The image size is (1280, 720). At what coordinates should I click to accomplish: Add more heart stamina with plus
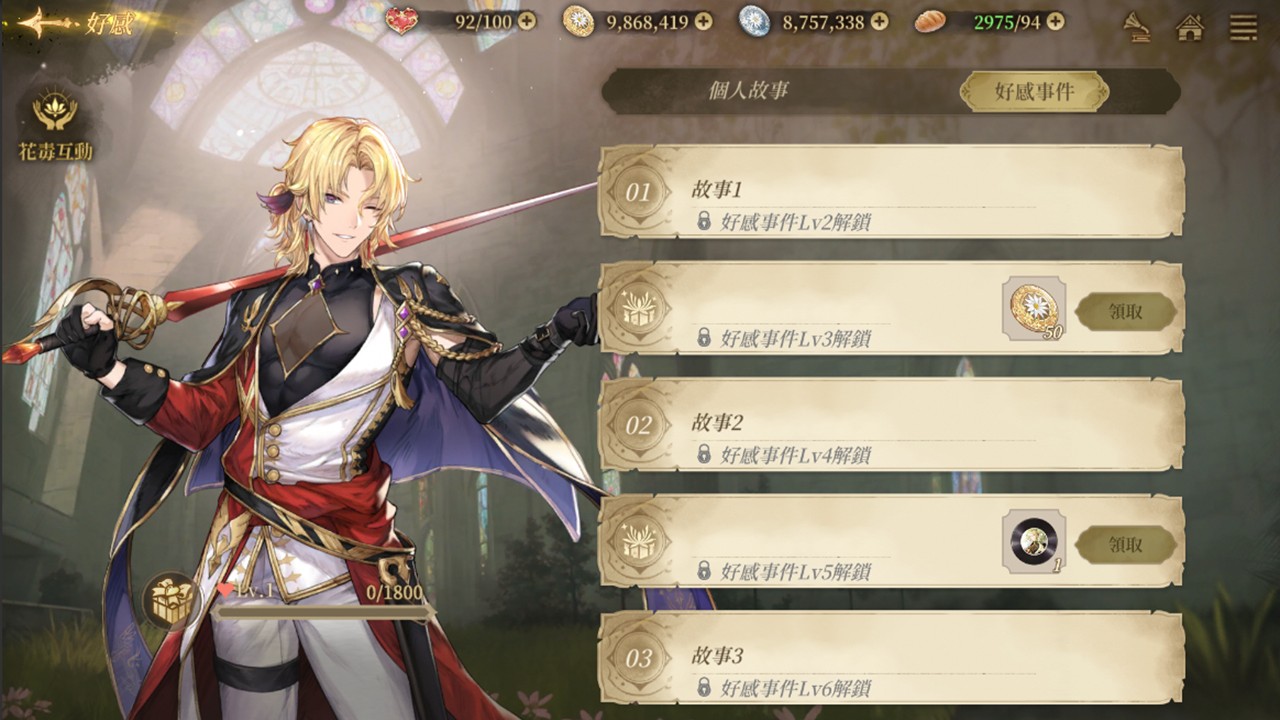coord(526,21)
